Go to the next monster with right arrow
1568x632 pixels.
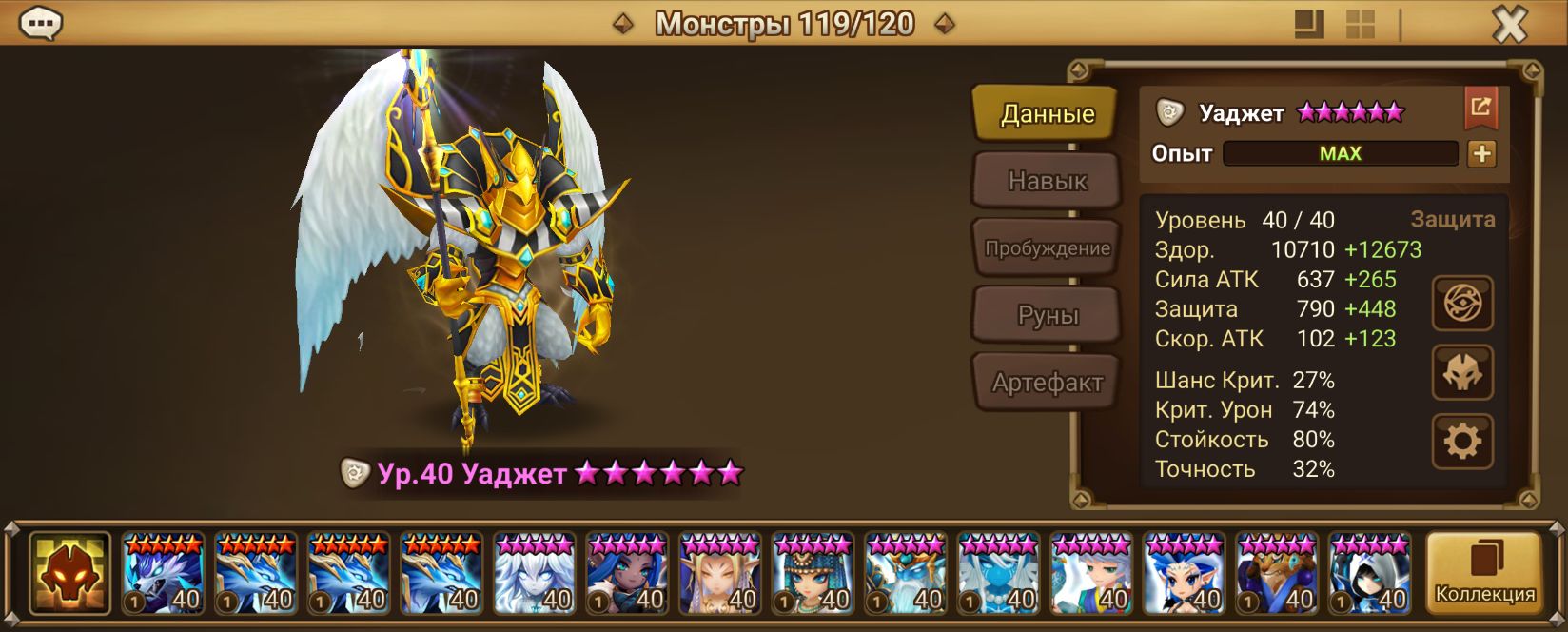pyautogui.click(x=944, y=24)
